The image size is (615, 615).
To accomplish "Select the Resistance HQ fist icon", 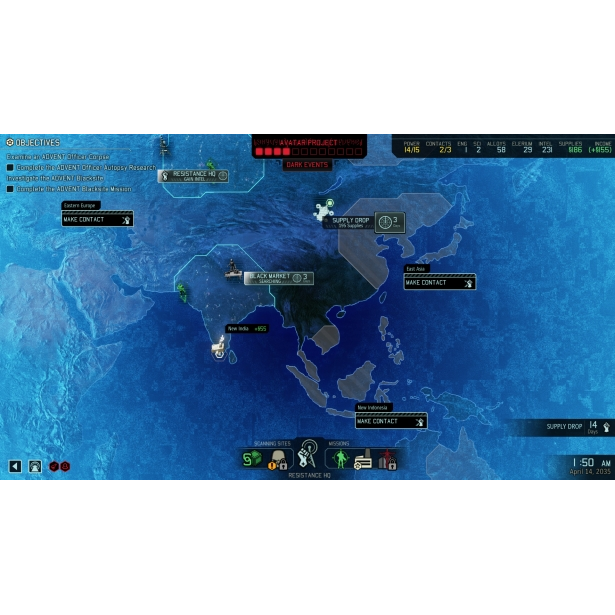I will point(308,455).
